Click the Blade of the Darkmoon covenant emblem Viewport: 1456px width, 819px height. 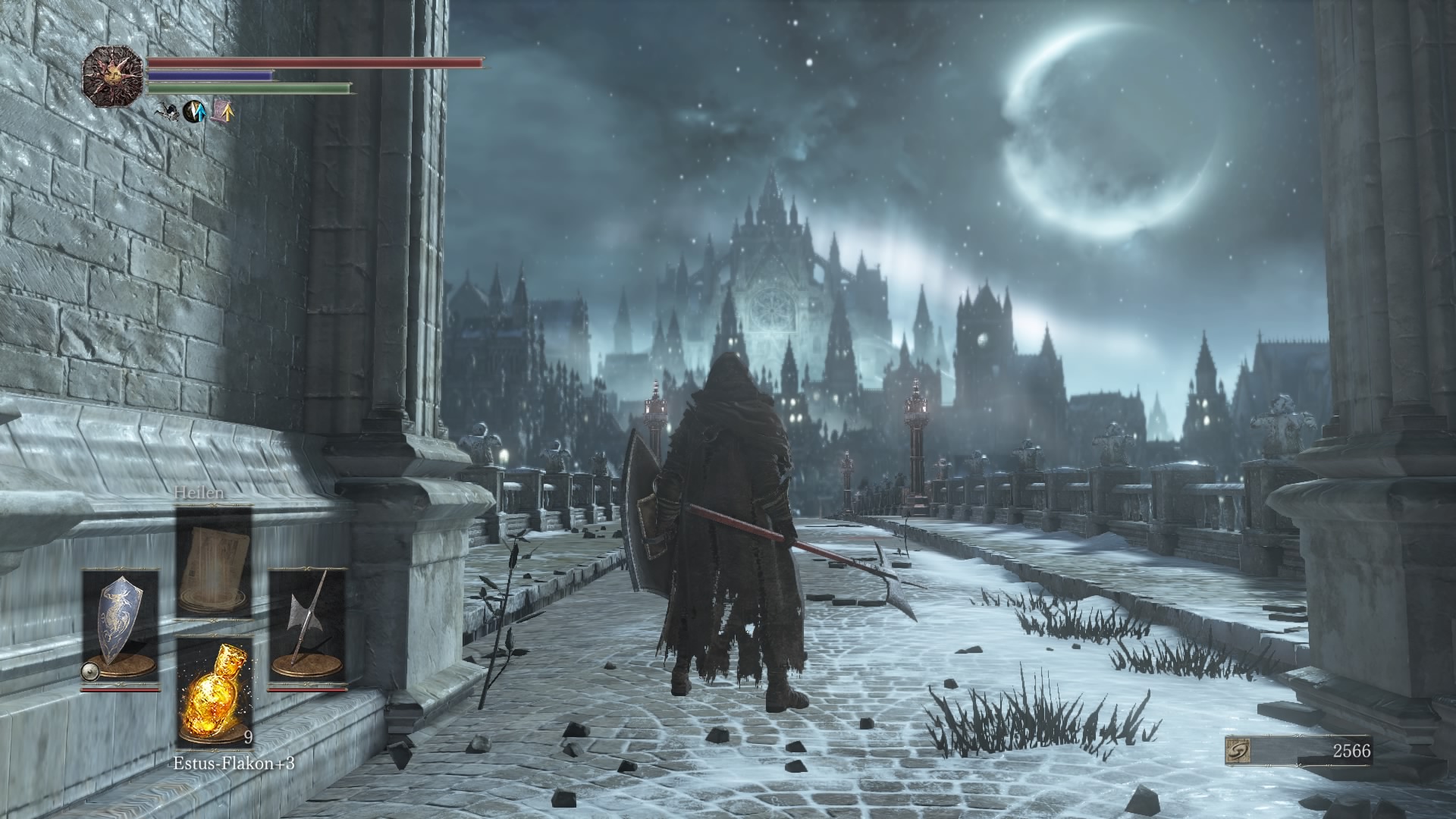(114, 78)
